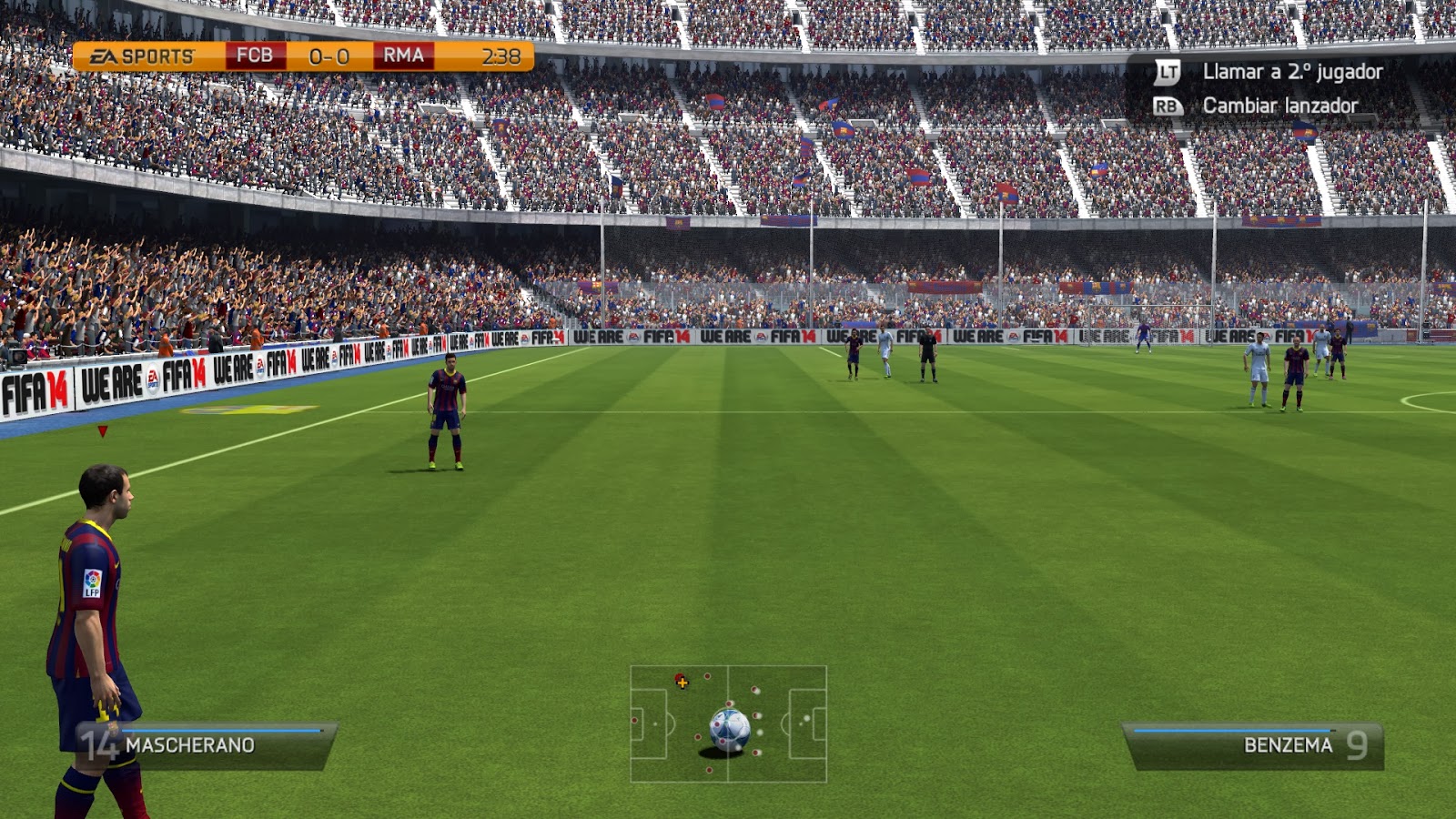
Task: Select the Mascherano player name panel
Action: [x=209, y=745]
